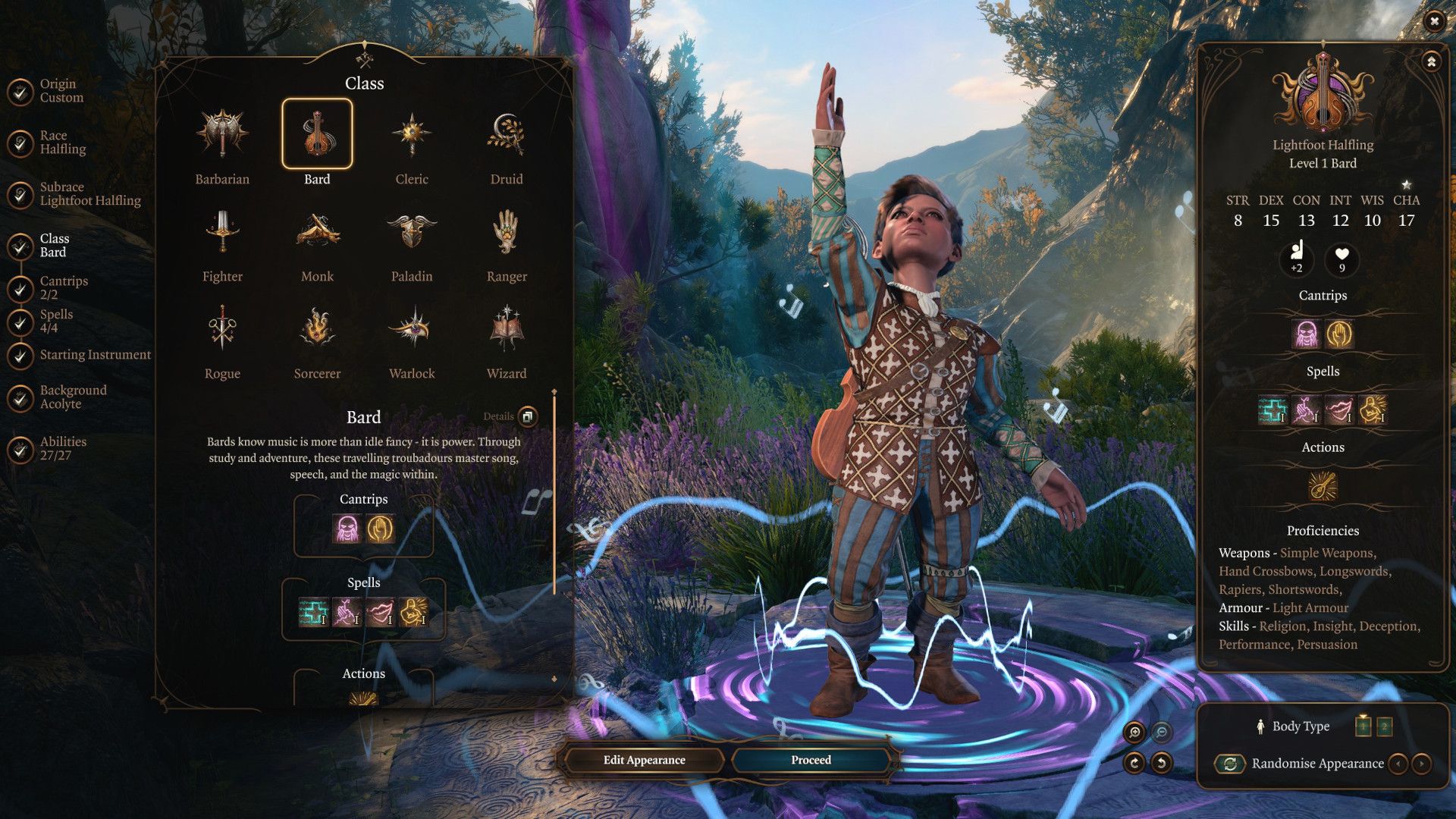Open the Background Acolyte step
The width and height of the screenshot is (1456, 819).
[x=72, y=397]
